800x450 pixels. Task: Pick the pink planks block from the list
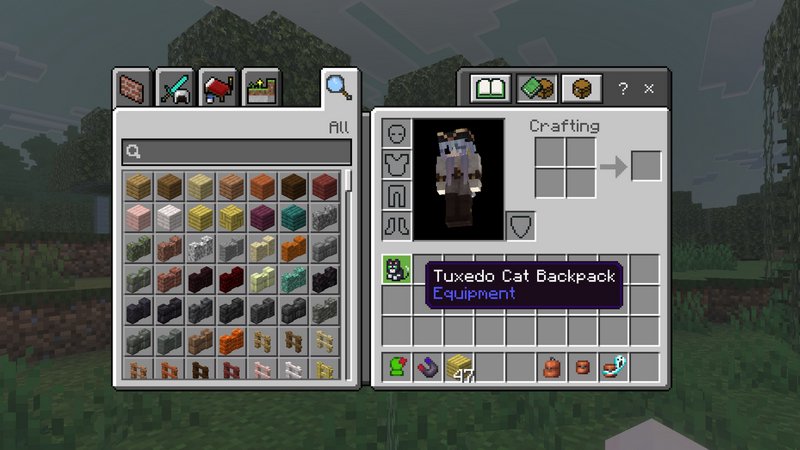click(x=139, y=217)
